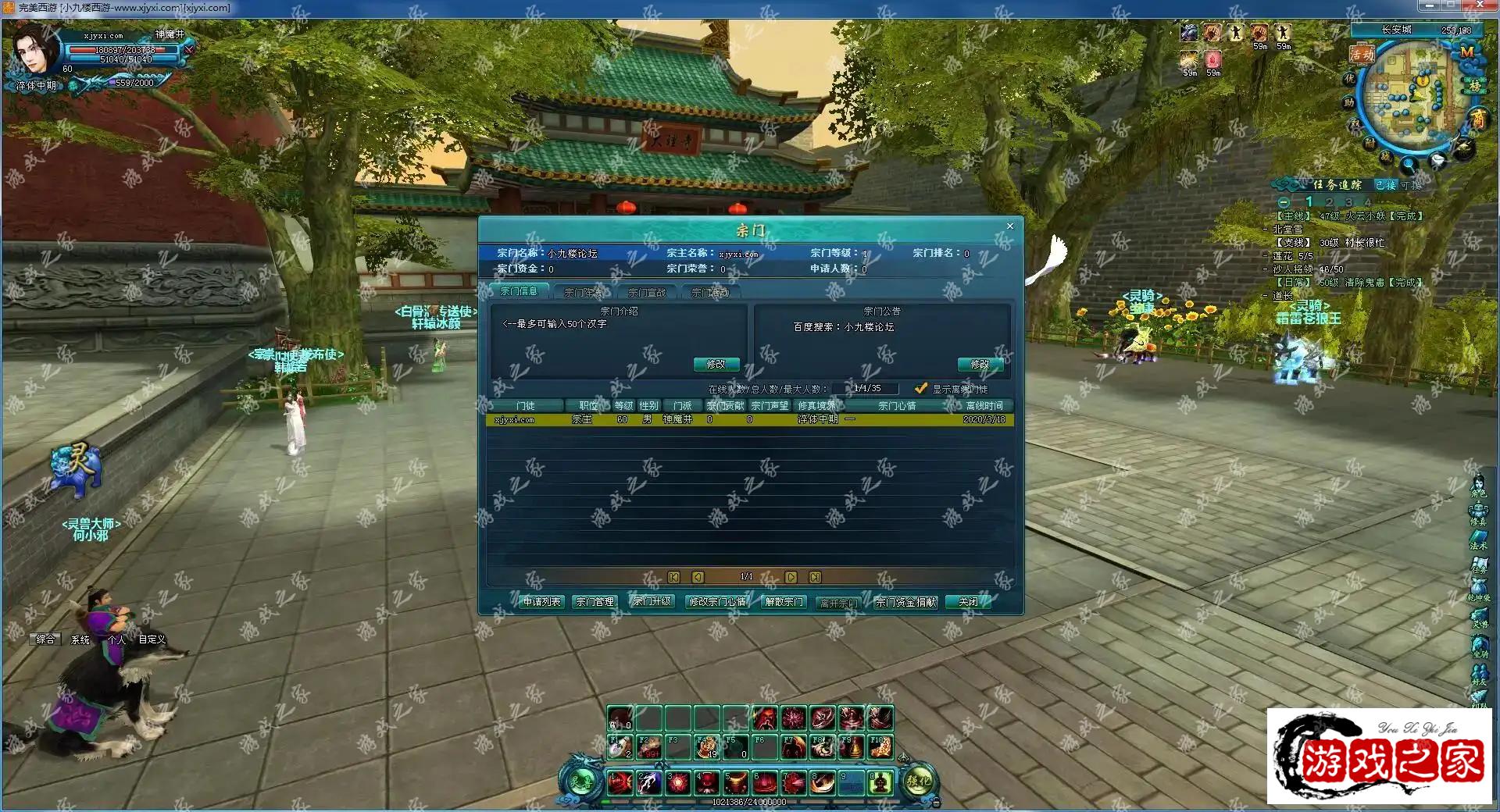1500x812 pixels.
Task: Switch quest tracker to 可接 tab
Action: (x=1410, y=185)
